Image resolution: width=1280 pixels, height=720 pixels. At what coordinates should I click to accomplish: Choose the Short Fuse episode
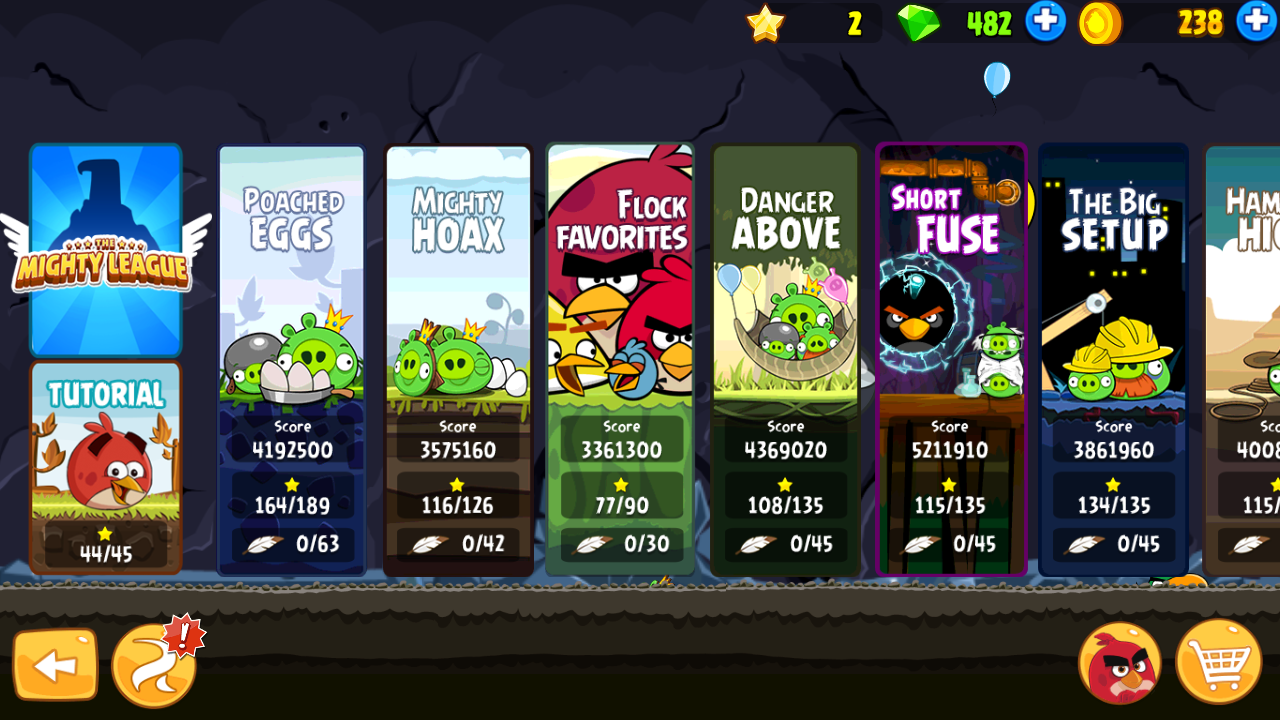coord(951,360)
